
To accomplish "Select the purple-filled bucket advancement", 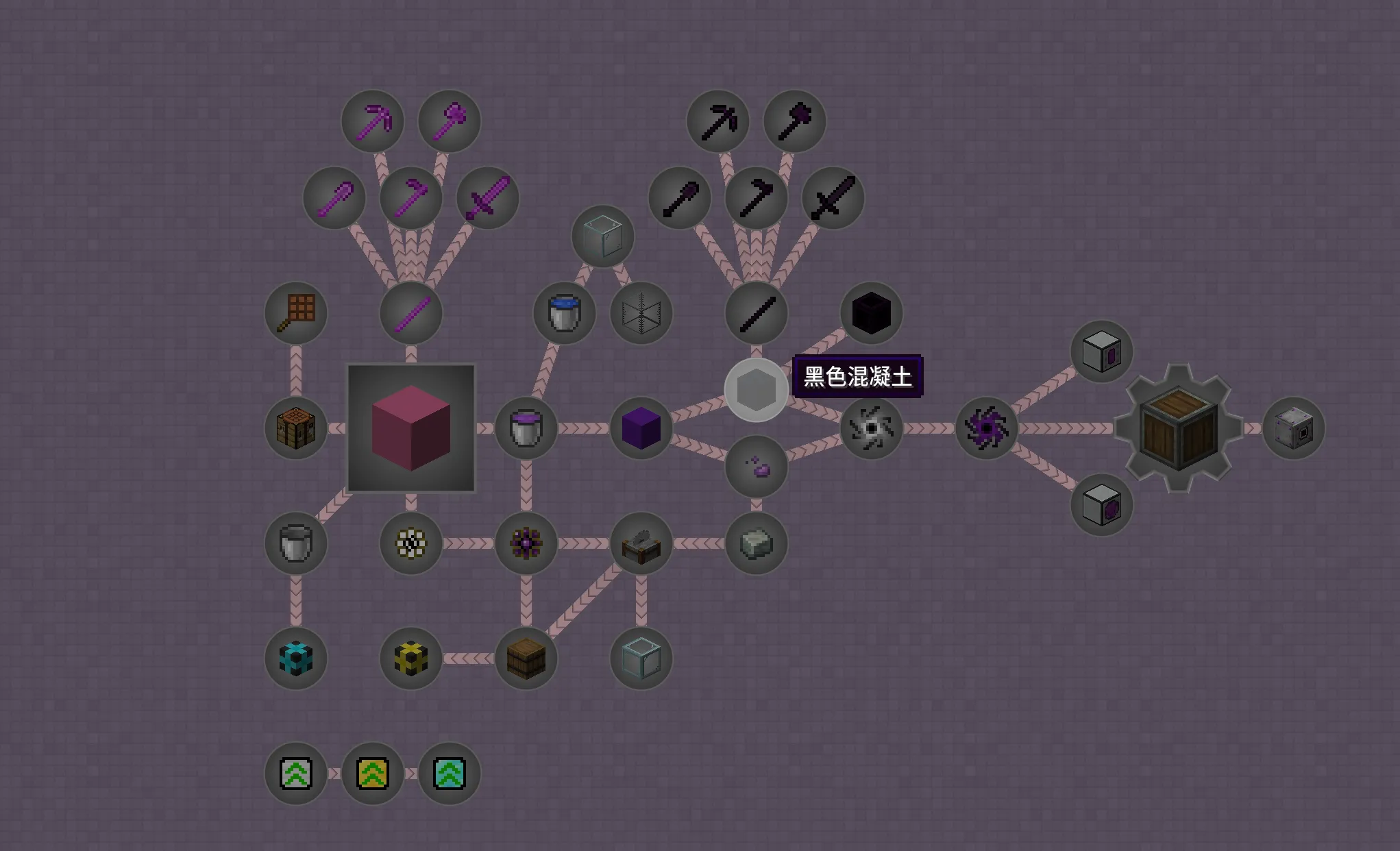I will tap(526, 428).
